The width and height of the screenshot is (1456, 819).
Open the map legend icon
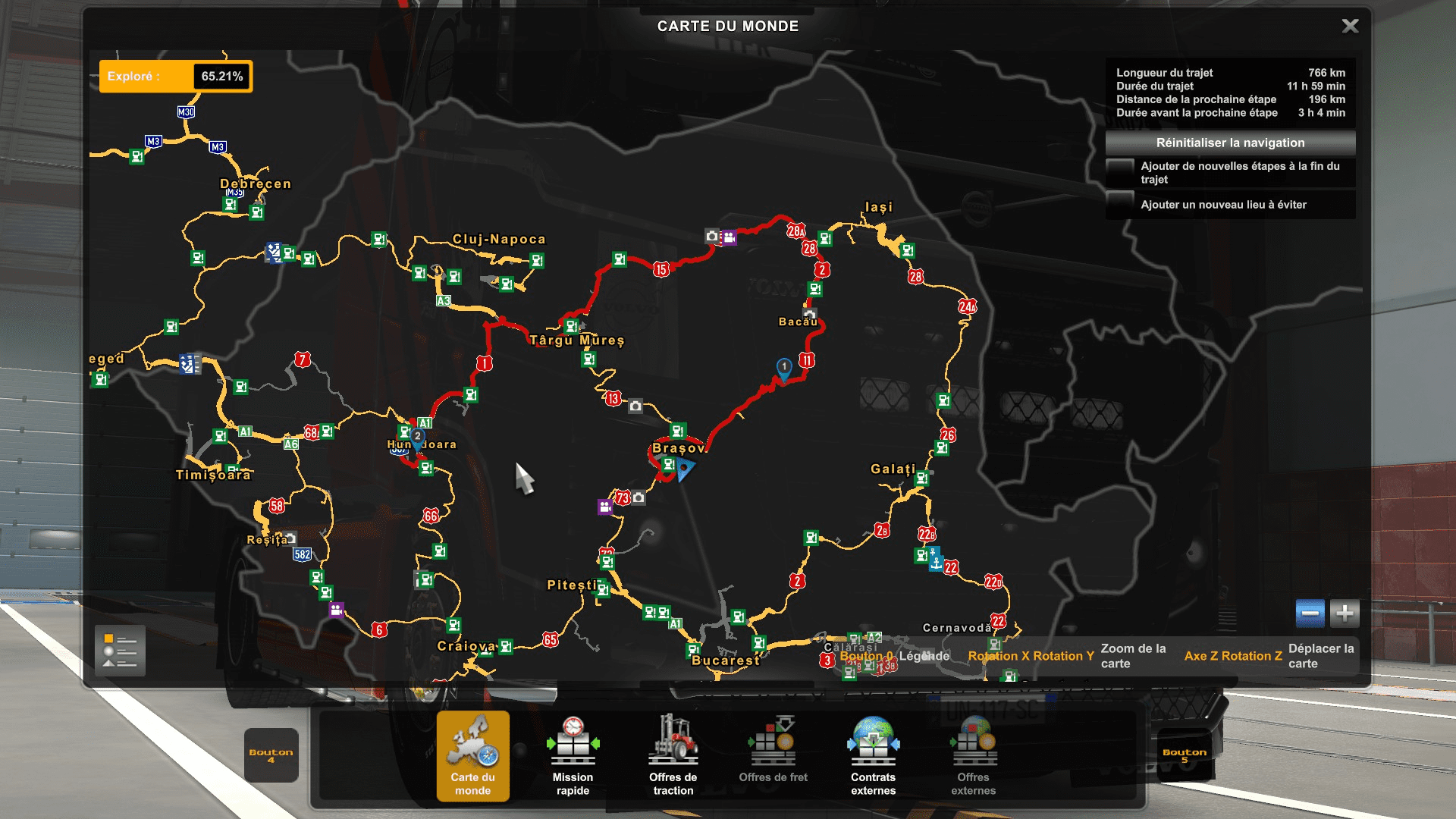click(x=121, y=651)
